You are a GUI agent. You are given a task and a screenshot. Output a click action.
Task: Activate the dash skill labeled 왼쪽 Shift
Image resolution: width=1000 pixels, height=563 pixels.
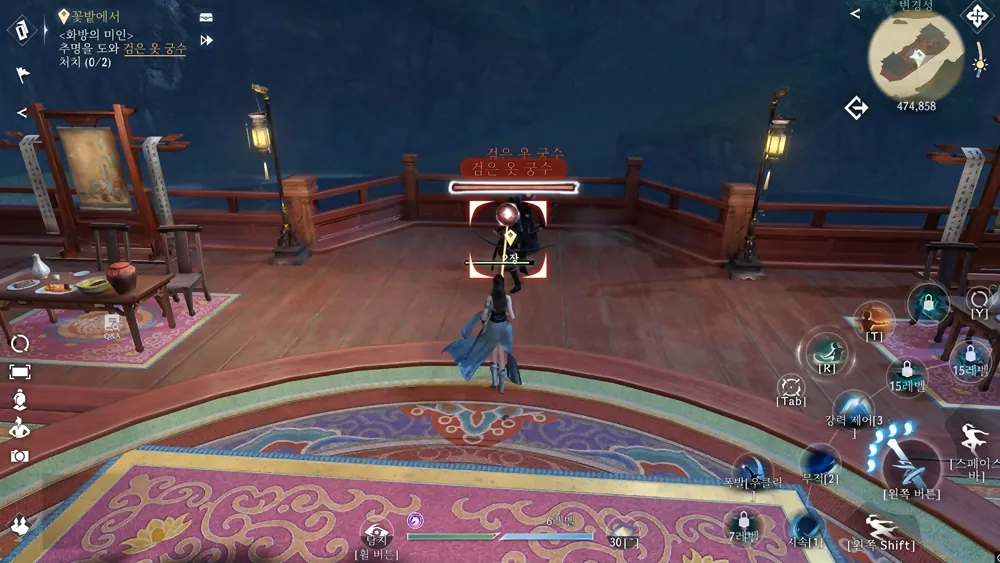tap(881, 524)
